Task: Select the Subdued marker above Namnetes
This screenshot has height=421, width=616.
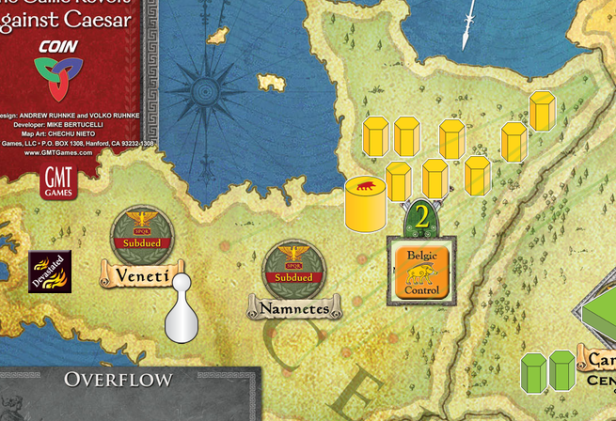Action: coord(294,270)
